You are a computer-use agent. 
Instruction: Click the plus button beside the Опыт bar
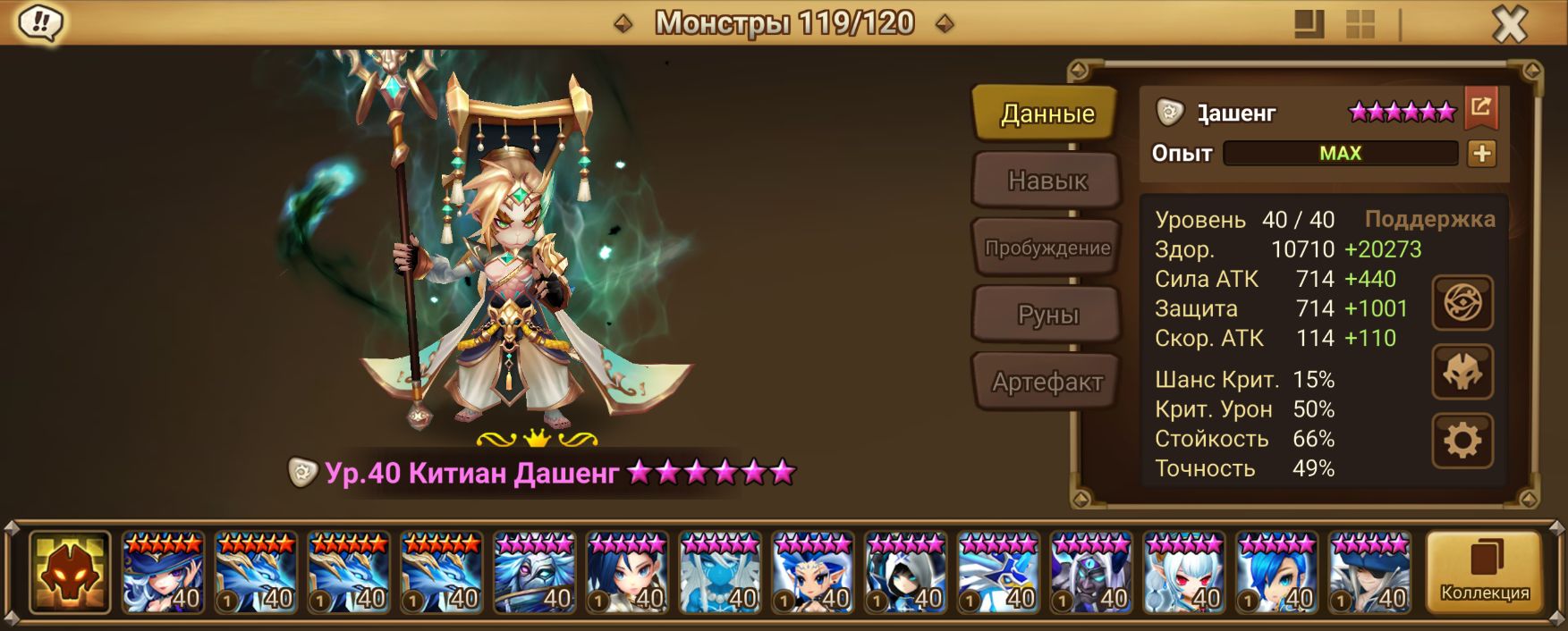click(x=1481, y=154)
